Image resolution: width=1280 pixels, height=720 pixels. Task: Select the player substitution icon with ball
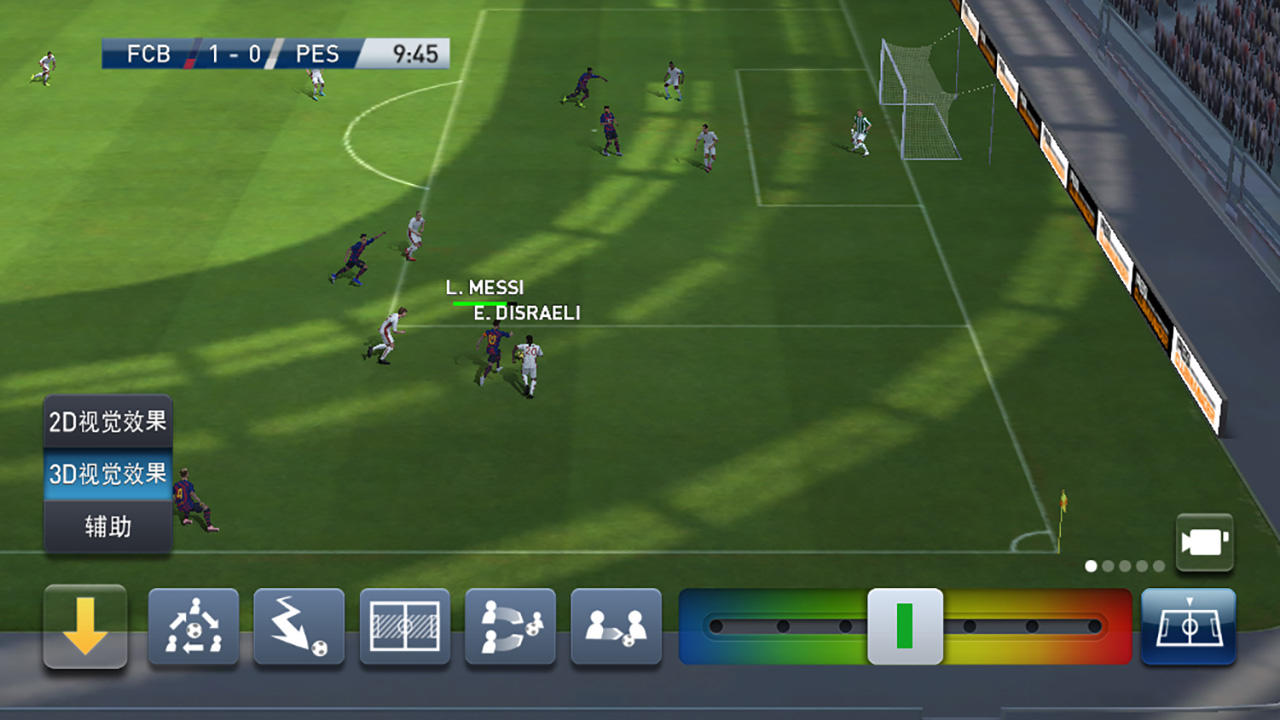(x=510, y=627)
